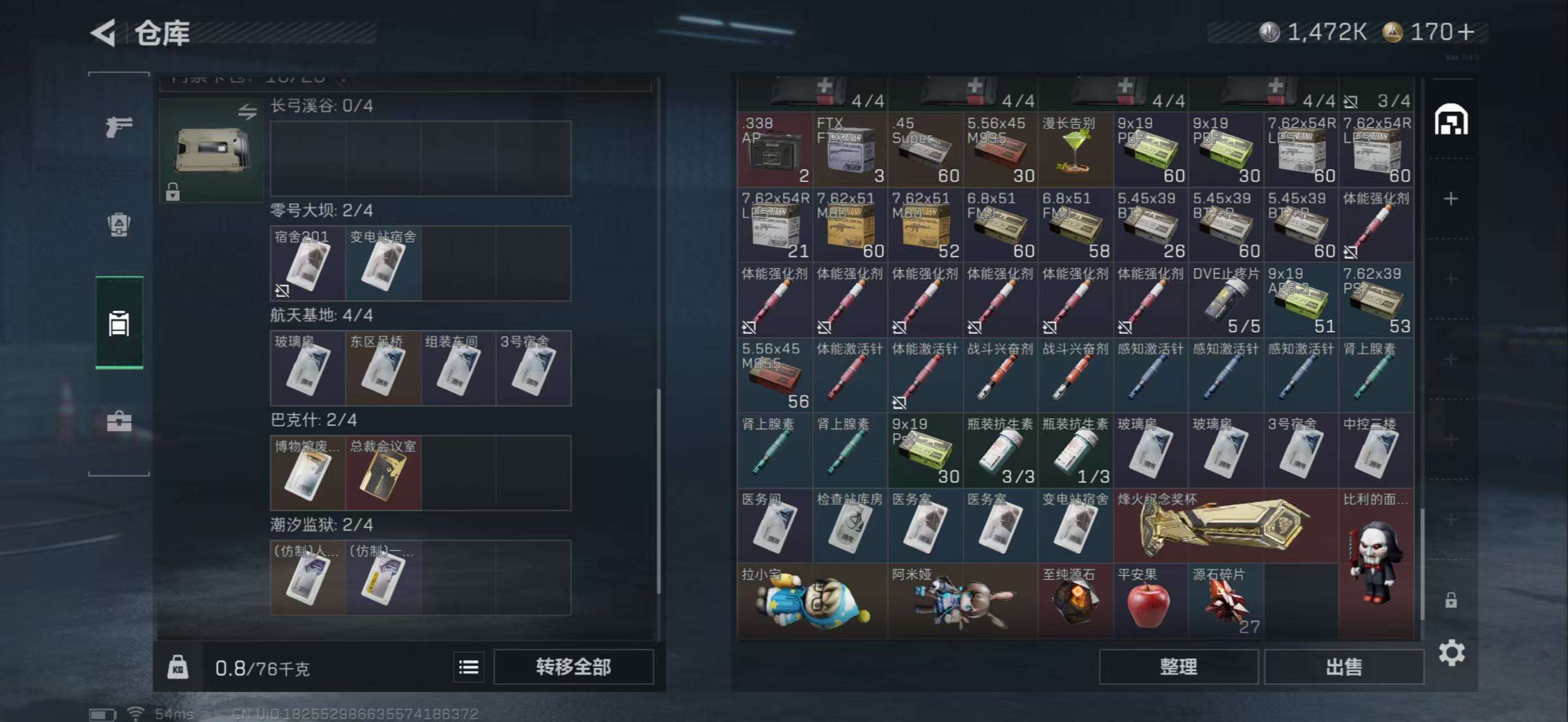The height and width of the screenshot is (722, 1568).
Task: Transfer all with 转移全部 button
Action: click(573, 667)
